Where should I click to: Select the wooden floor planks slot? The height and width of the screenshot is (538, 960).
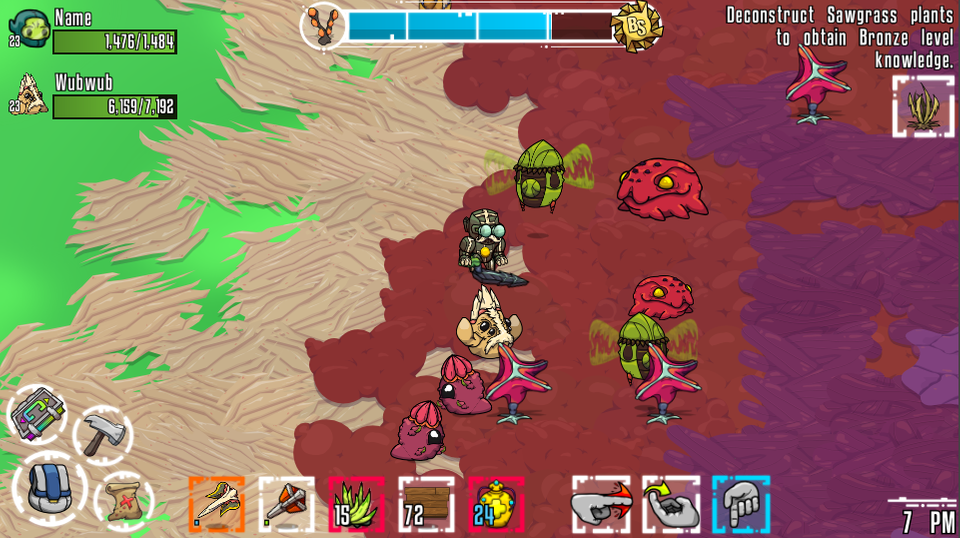click(426, 503)
